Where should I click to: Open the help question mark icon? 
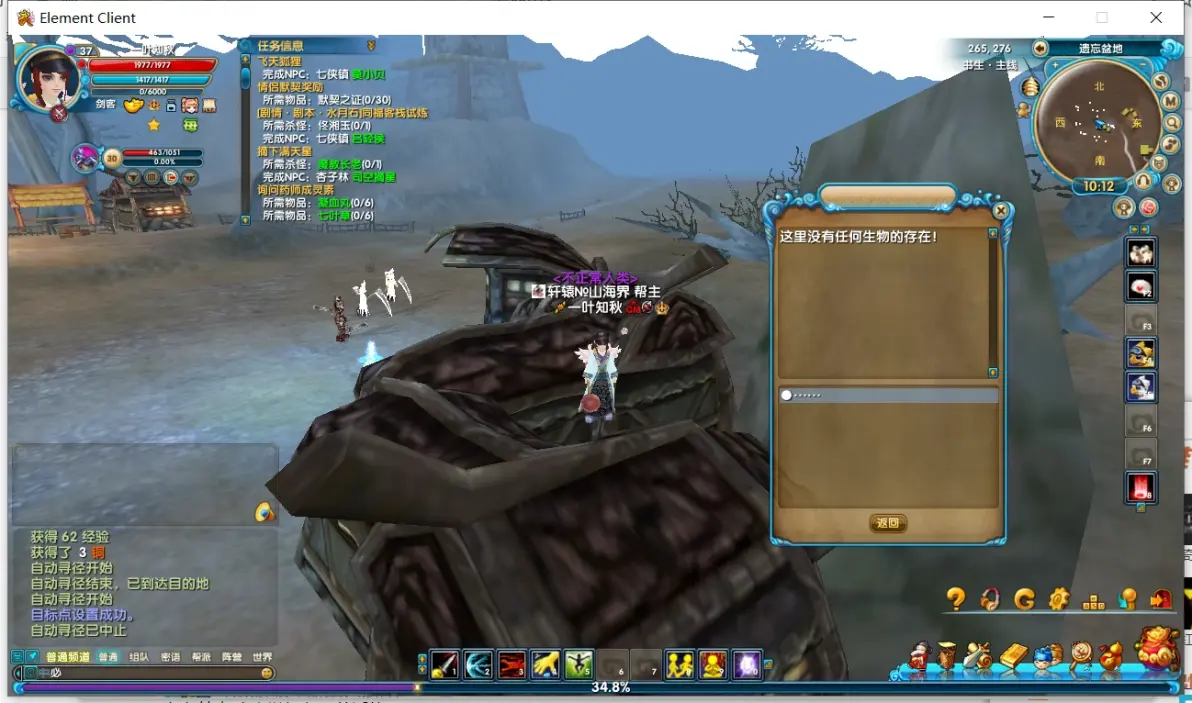coord(956,599)
